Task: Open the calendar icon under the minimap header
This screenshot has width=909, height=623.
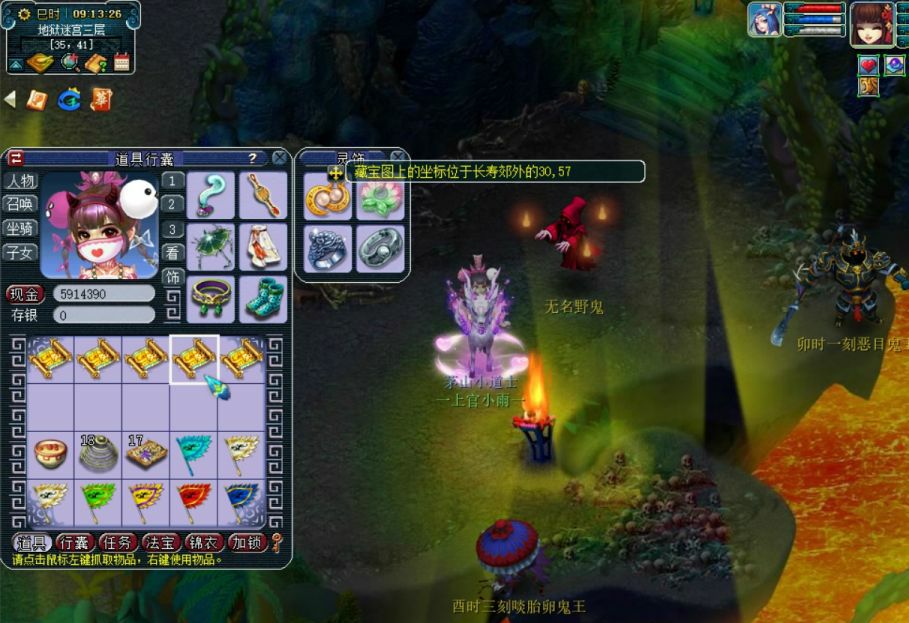Action: coord(122,63)
